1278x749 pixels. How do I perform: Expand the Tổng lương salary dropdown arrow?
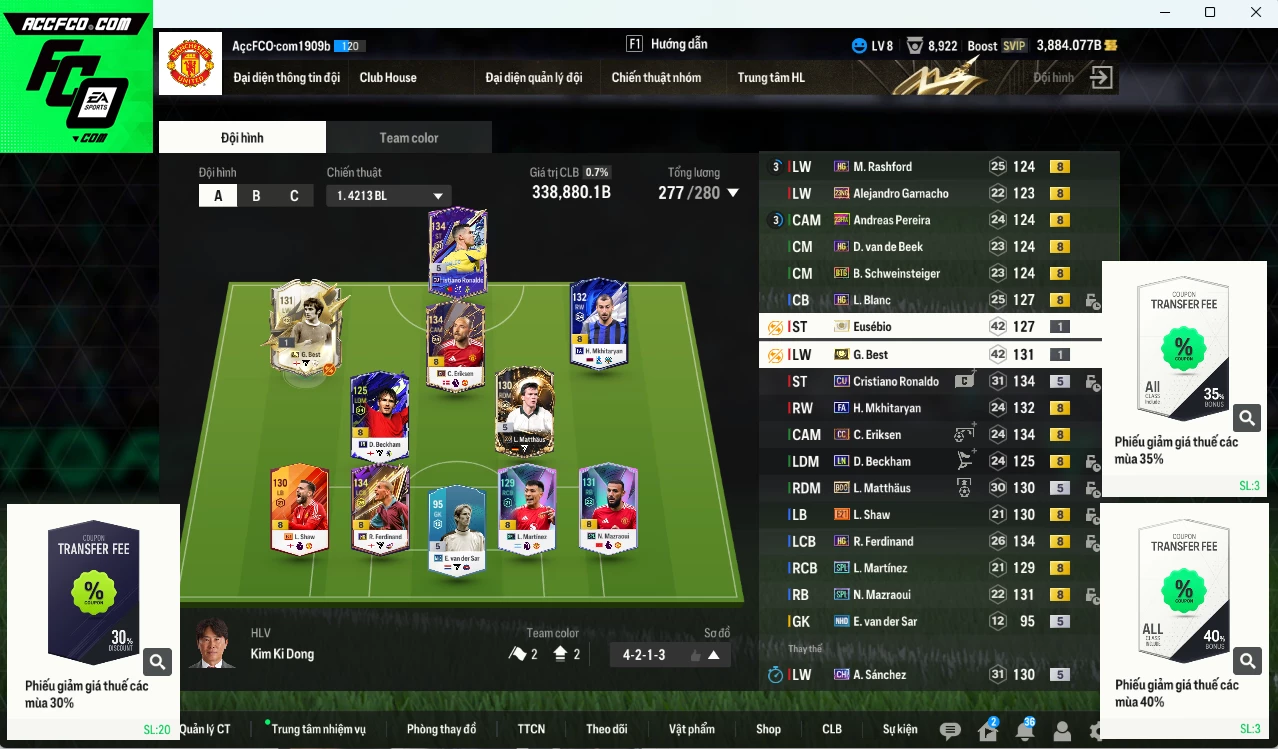pos(733,193)
